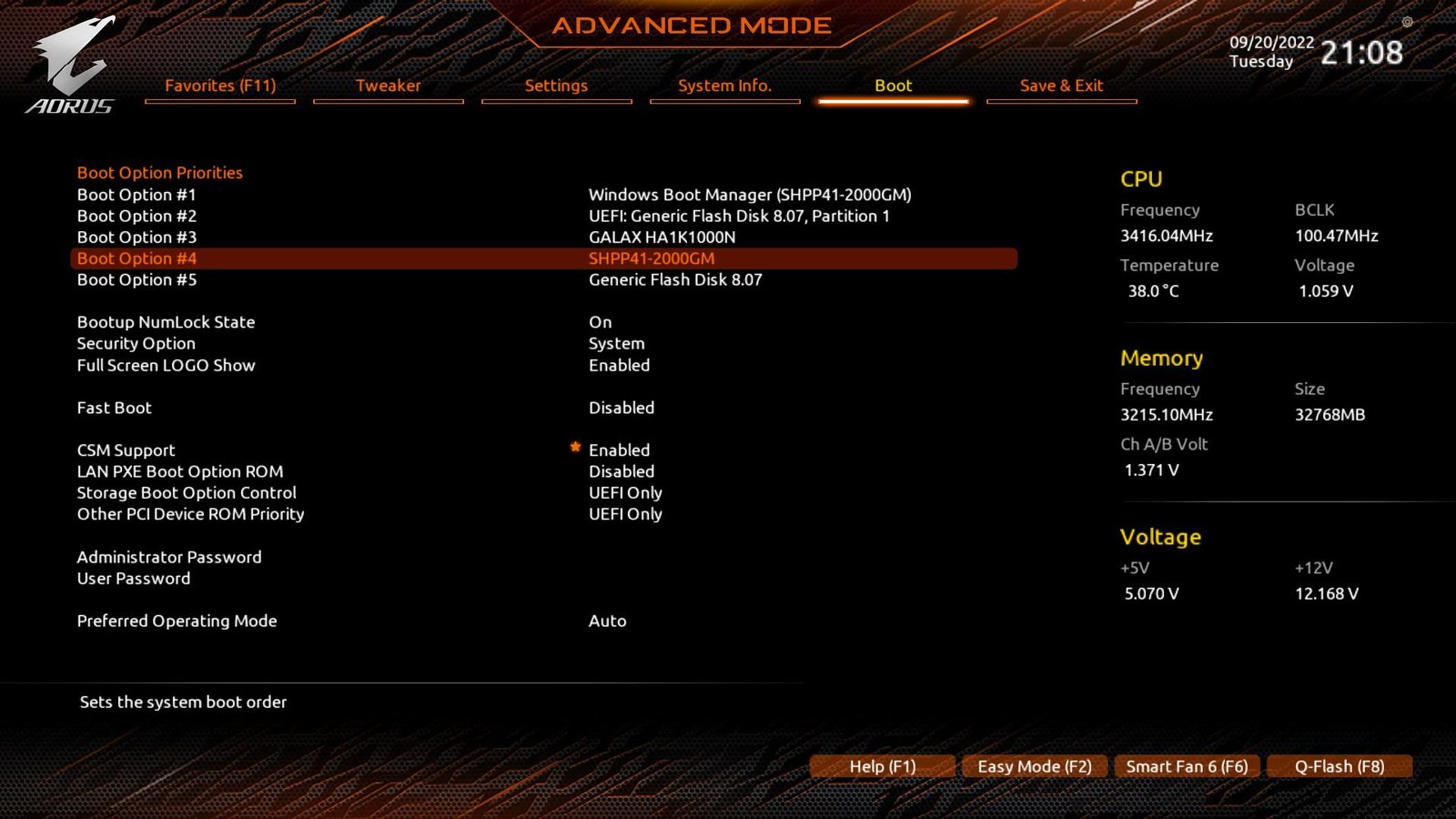Select Boot Option #4 SHPP41-2000GM
1456x819 pixels.
click(652, 258)
